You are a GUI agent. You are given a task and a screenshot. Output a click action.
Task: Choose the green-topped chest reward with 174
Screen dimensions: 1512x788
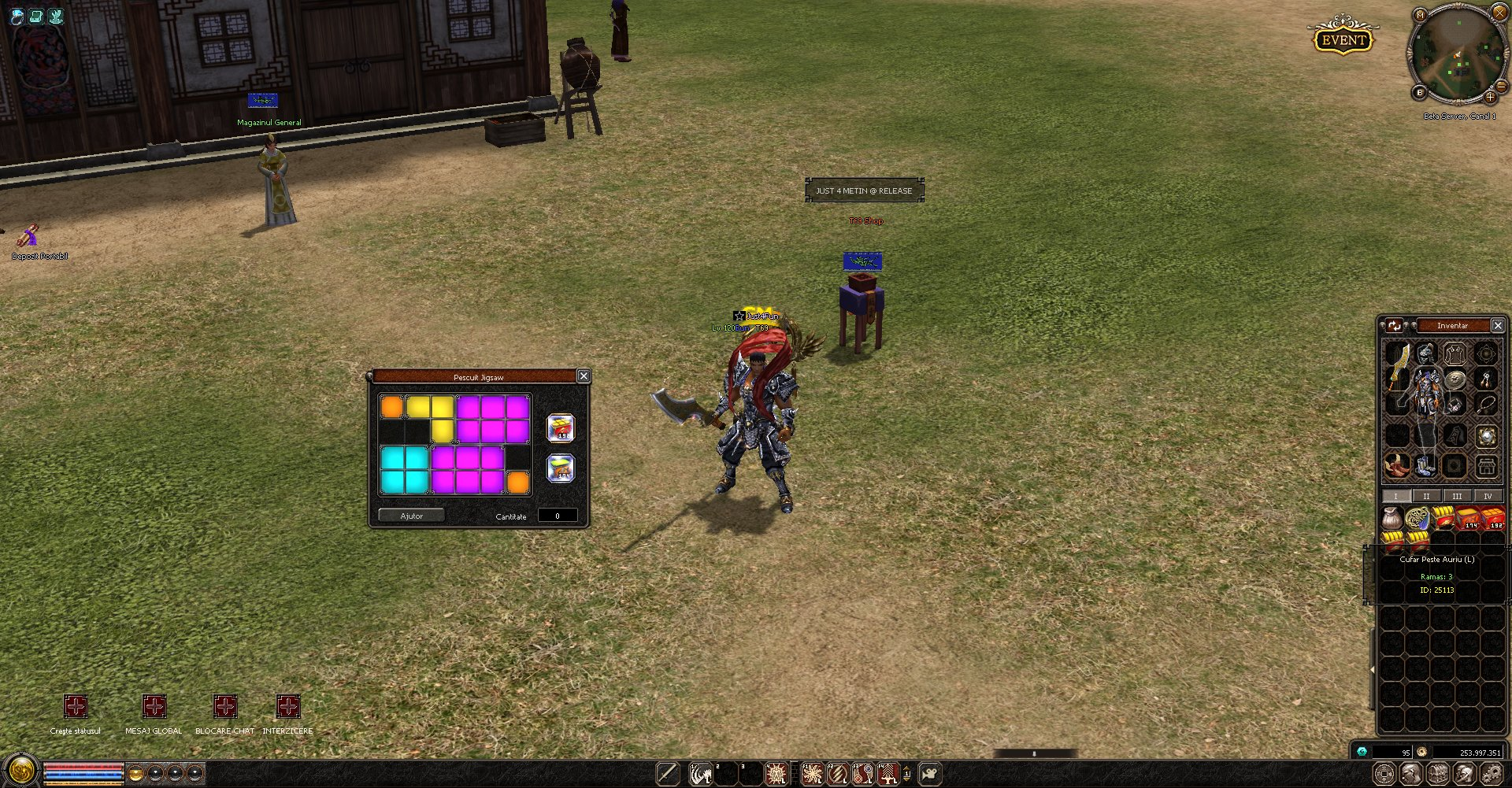[561, 468]
